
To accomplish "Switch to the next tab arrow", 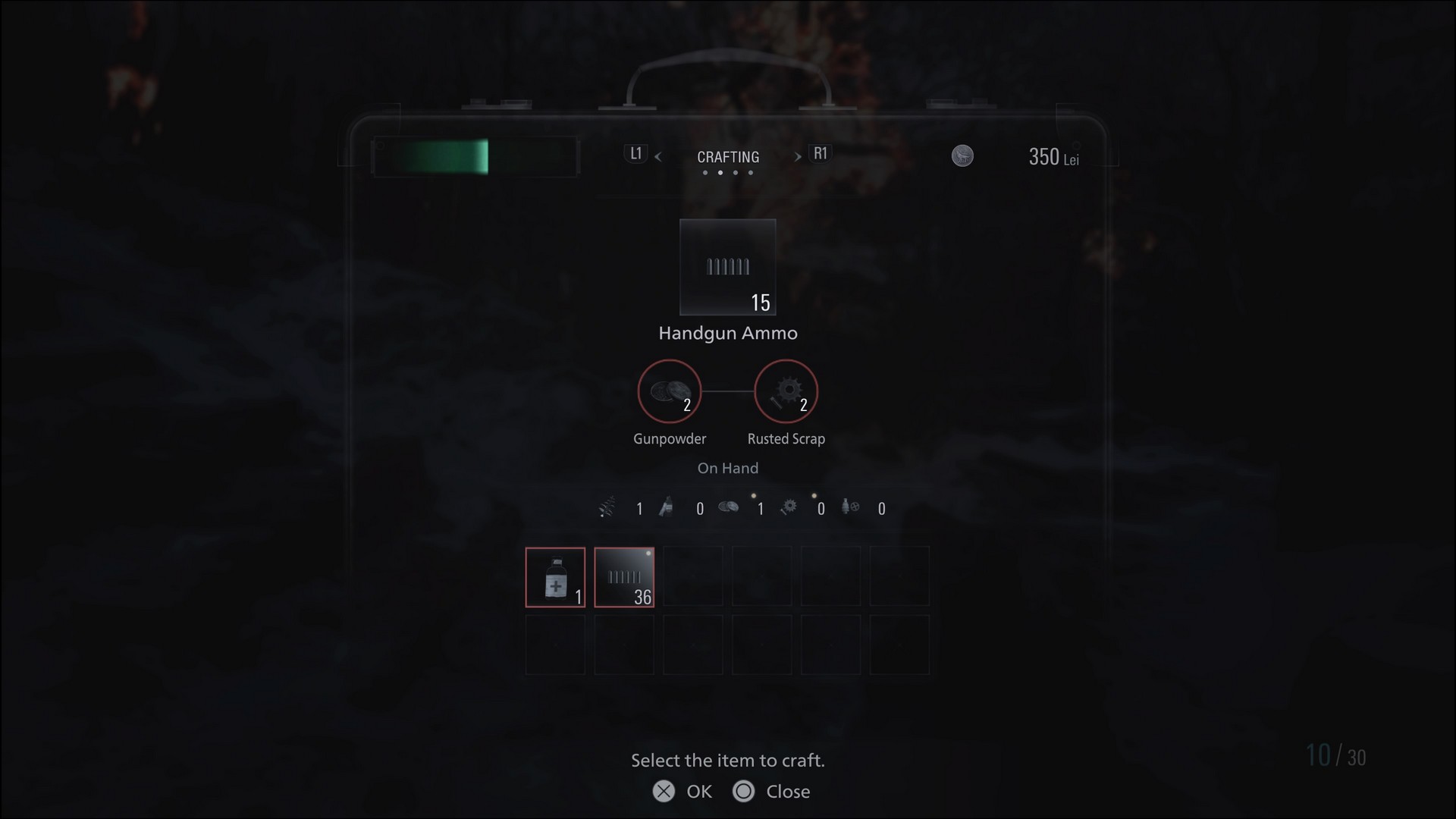I will (x=798, y=157).
